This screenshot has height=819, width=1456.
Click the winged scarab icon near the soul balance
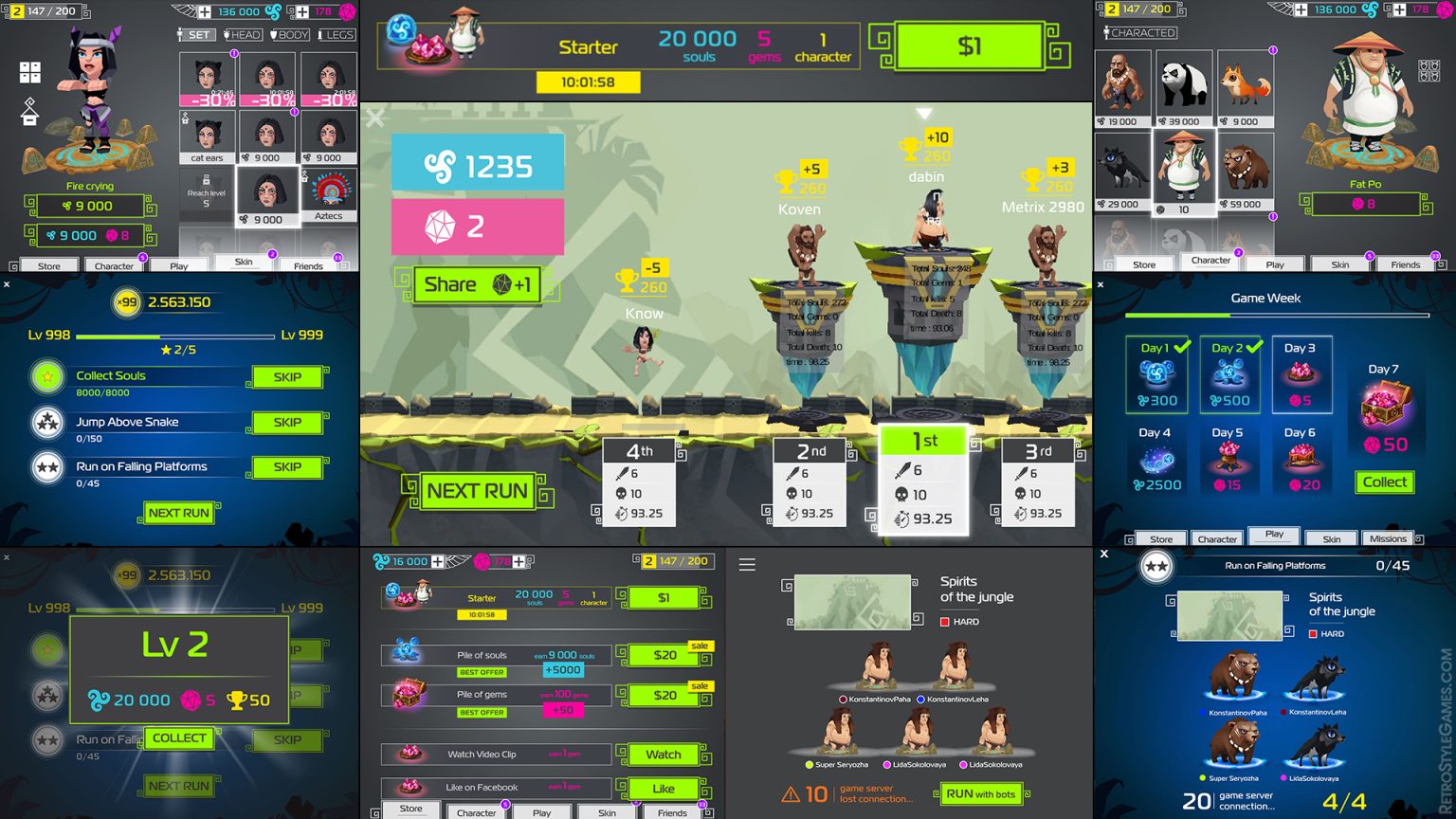tap(182, 10)
